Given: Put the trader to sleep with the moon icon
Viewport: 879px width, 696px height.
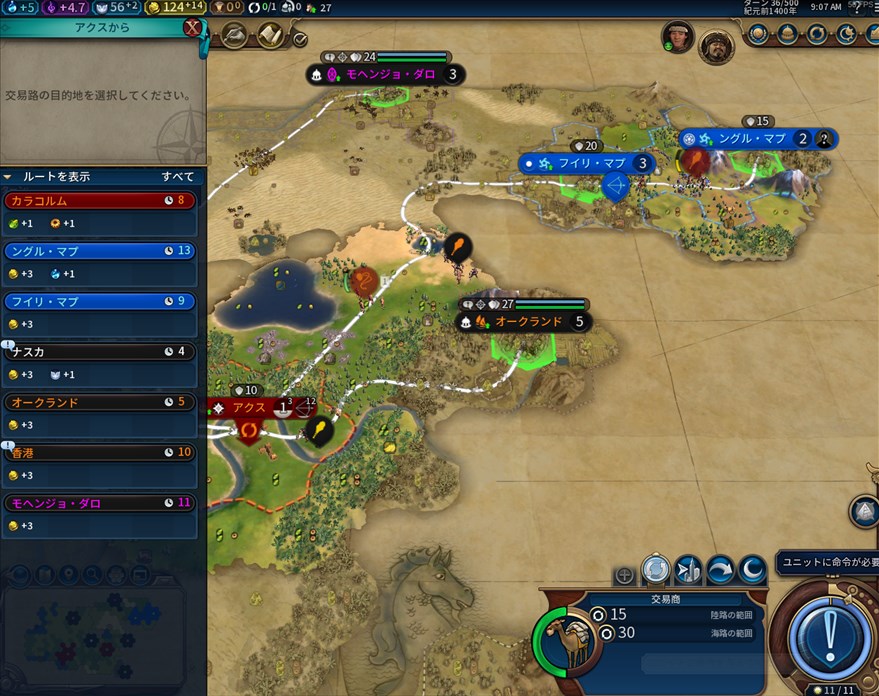Looking at the screenshot, I should pos(752,570).
